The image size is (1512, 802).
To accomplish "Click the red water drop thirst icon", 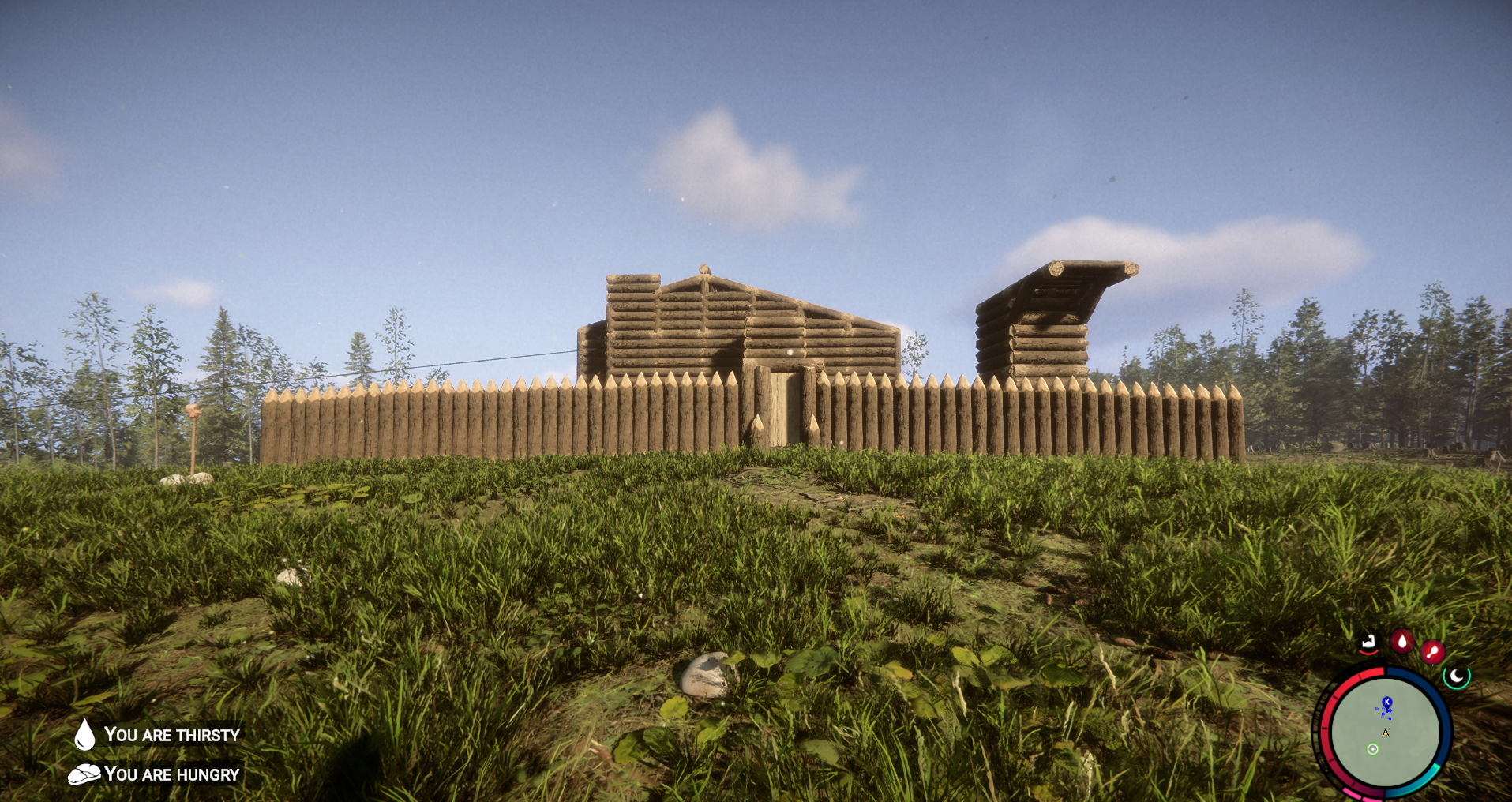I will pos(1402,641).
